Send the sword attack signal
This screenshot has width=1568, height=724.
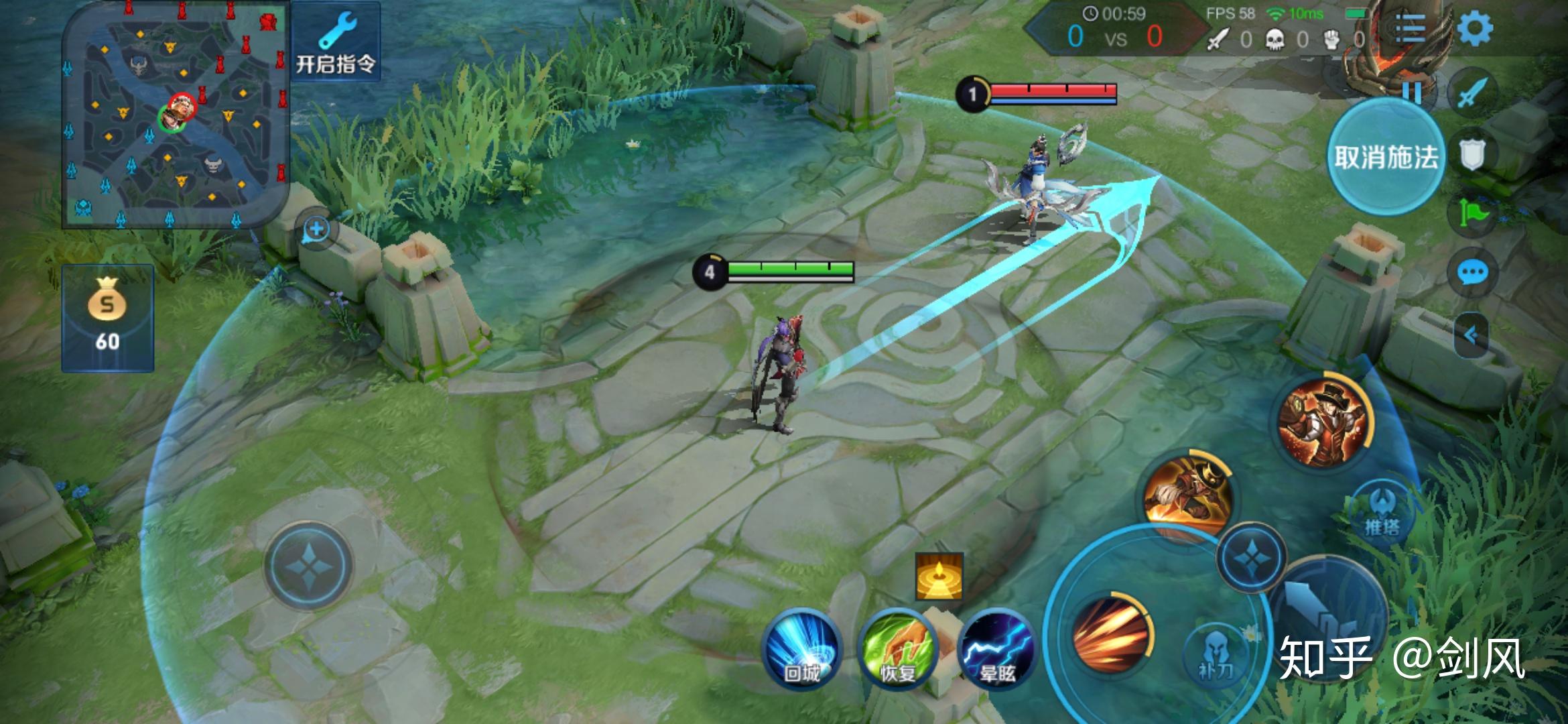coord(1472,92)
